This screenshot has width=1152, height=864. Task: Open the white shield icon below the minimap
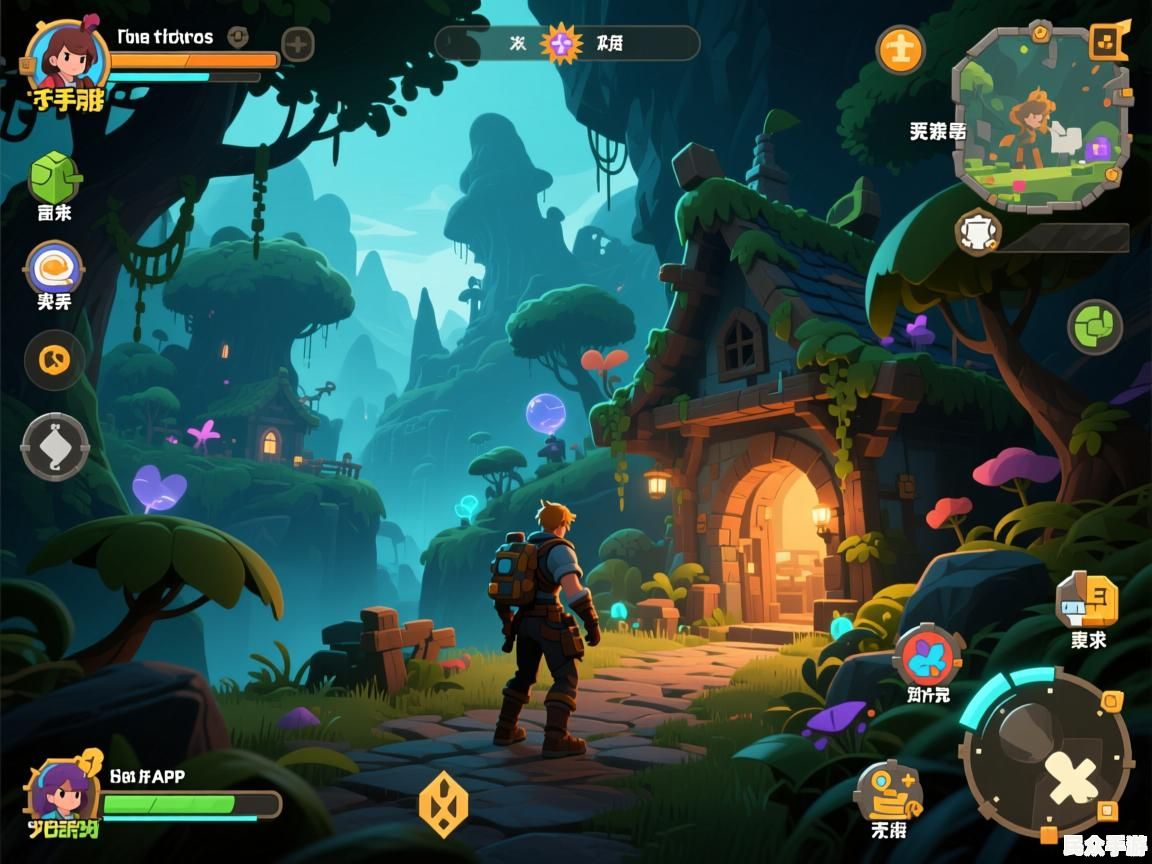977,234
